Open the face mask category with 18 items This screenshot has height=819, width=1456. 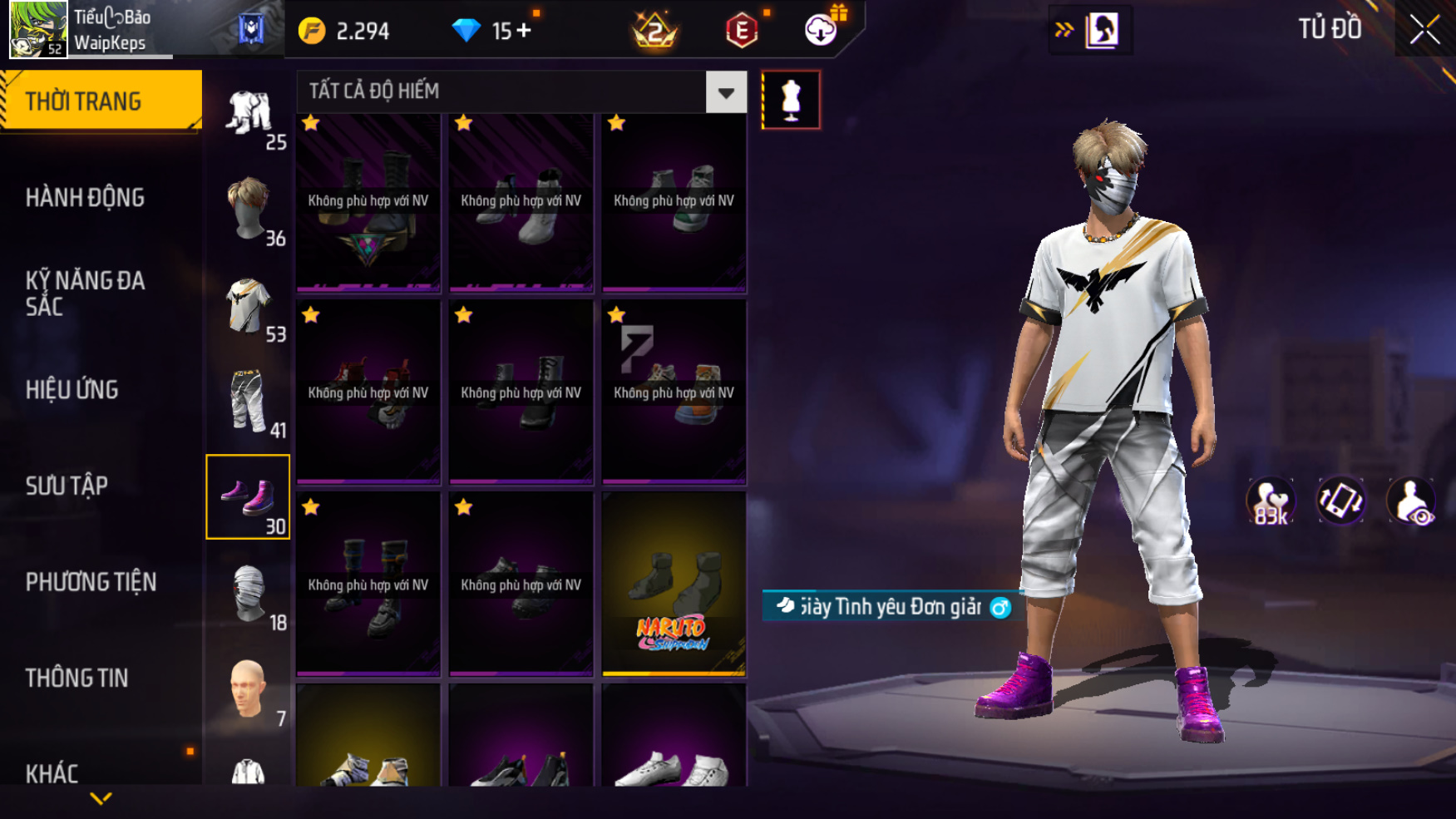(248, 595)
